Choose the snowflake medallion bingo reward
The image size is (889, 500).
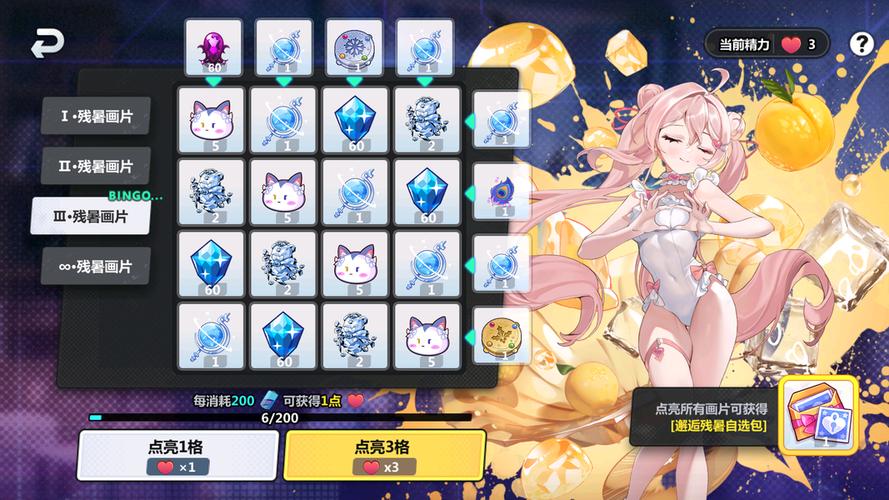point(354,47)
